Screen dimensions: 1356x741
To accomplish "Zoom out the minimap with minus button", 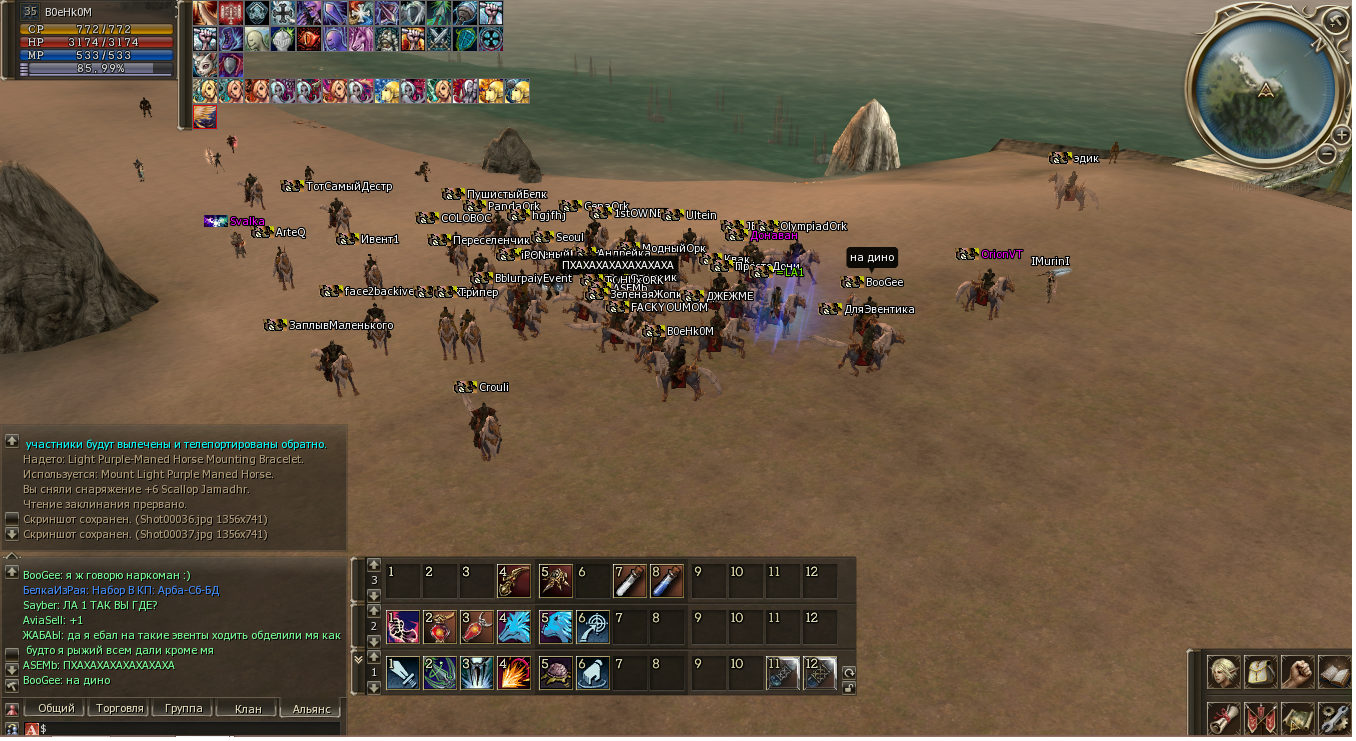I will [1327, 154].
